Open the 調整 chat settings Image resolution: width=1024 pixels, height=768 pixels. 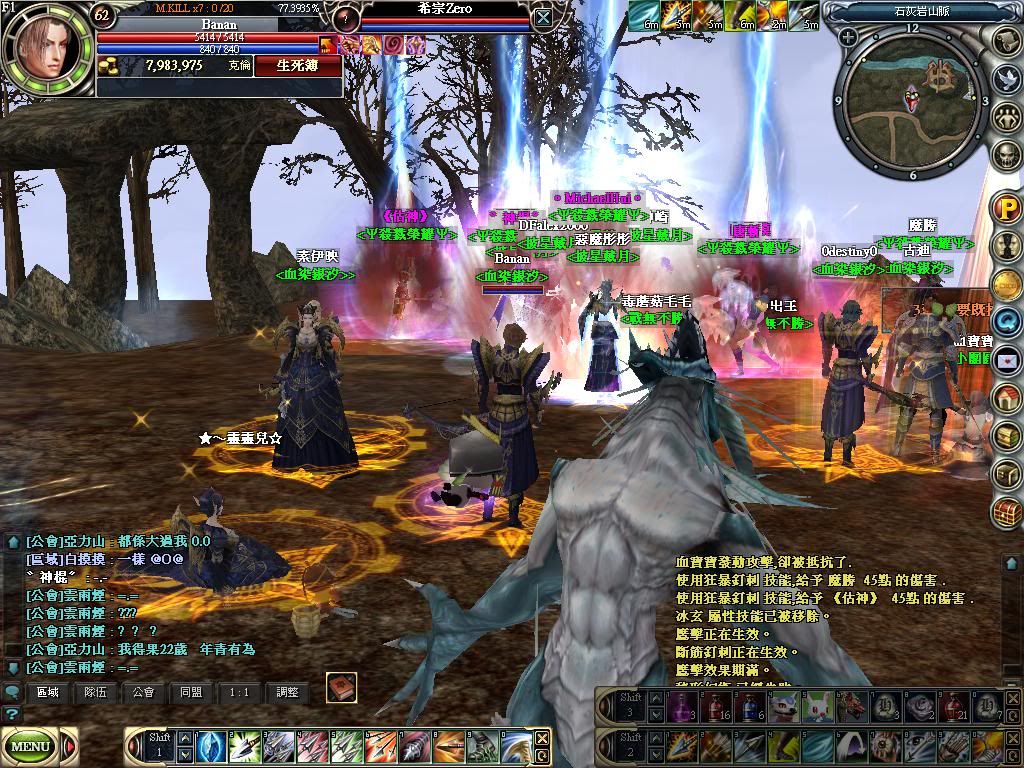pos(288,692)
